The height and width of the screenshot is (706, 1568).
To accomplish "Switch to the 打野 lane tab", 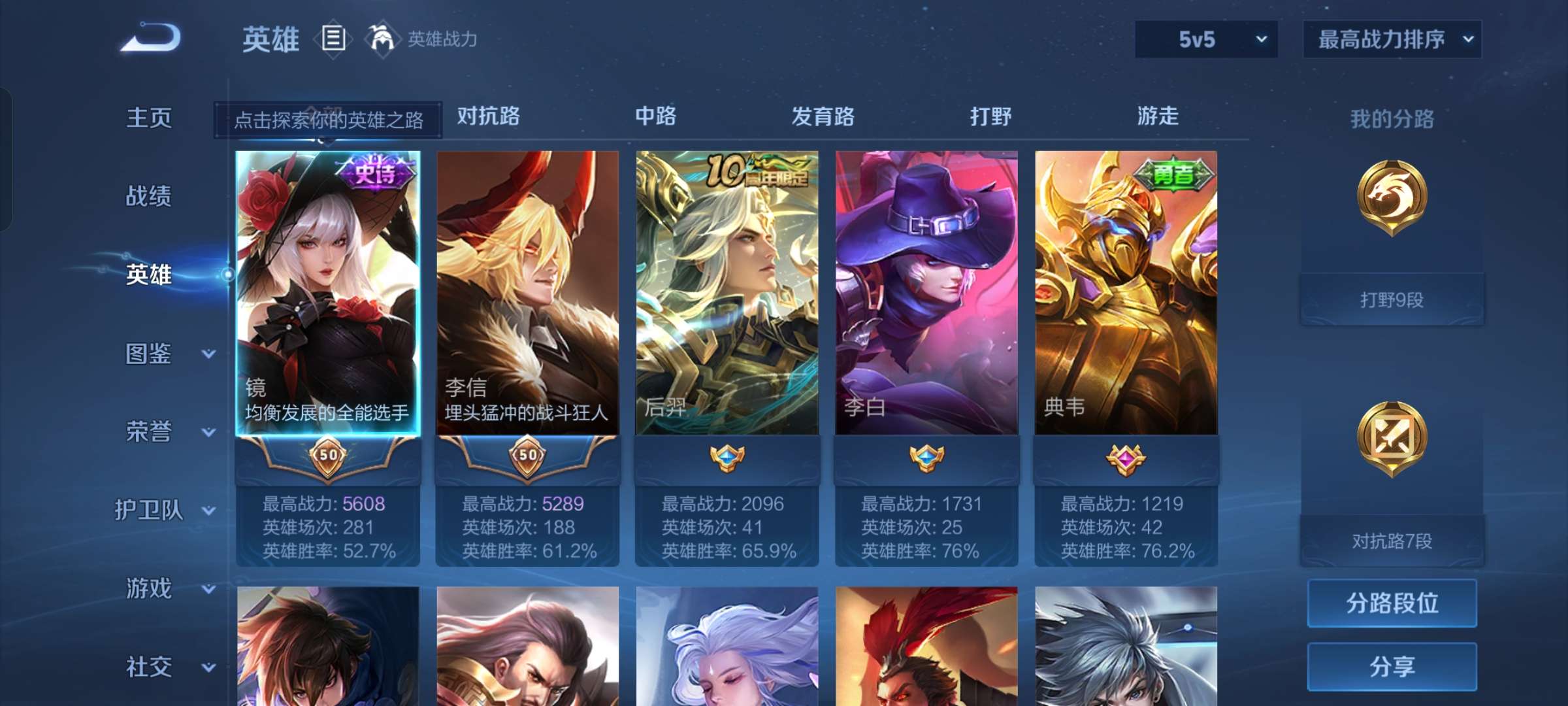I will (x=990, y=118).
